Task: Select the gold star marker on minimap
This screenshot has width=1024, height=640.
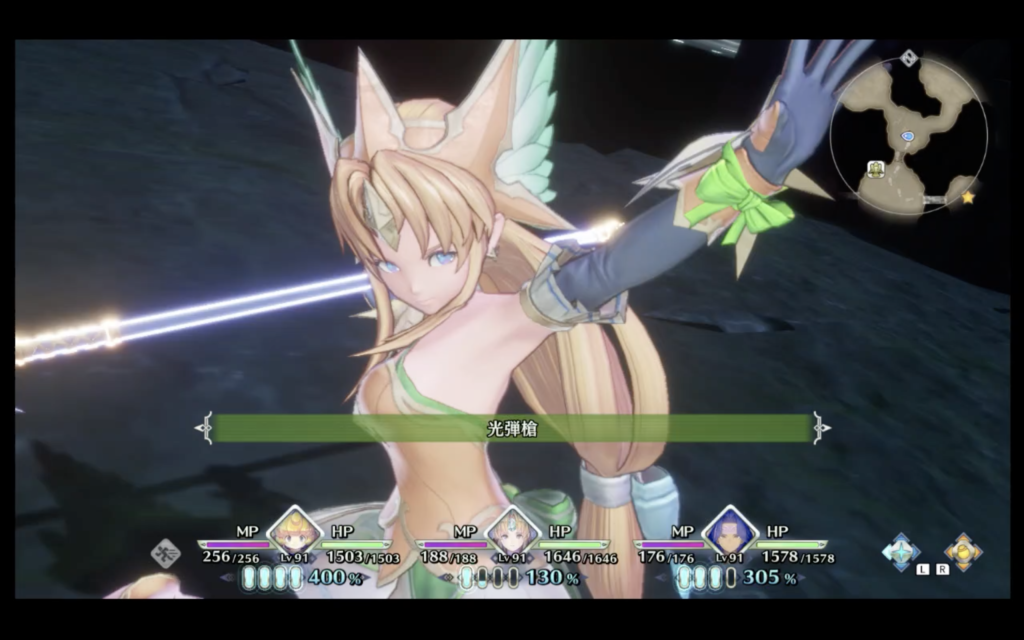Action: tap(968, 198)
